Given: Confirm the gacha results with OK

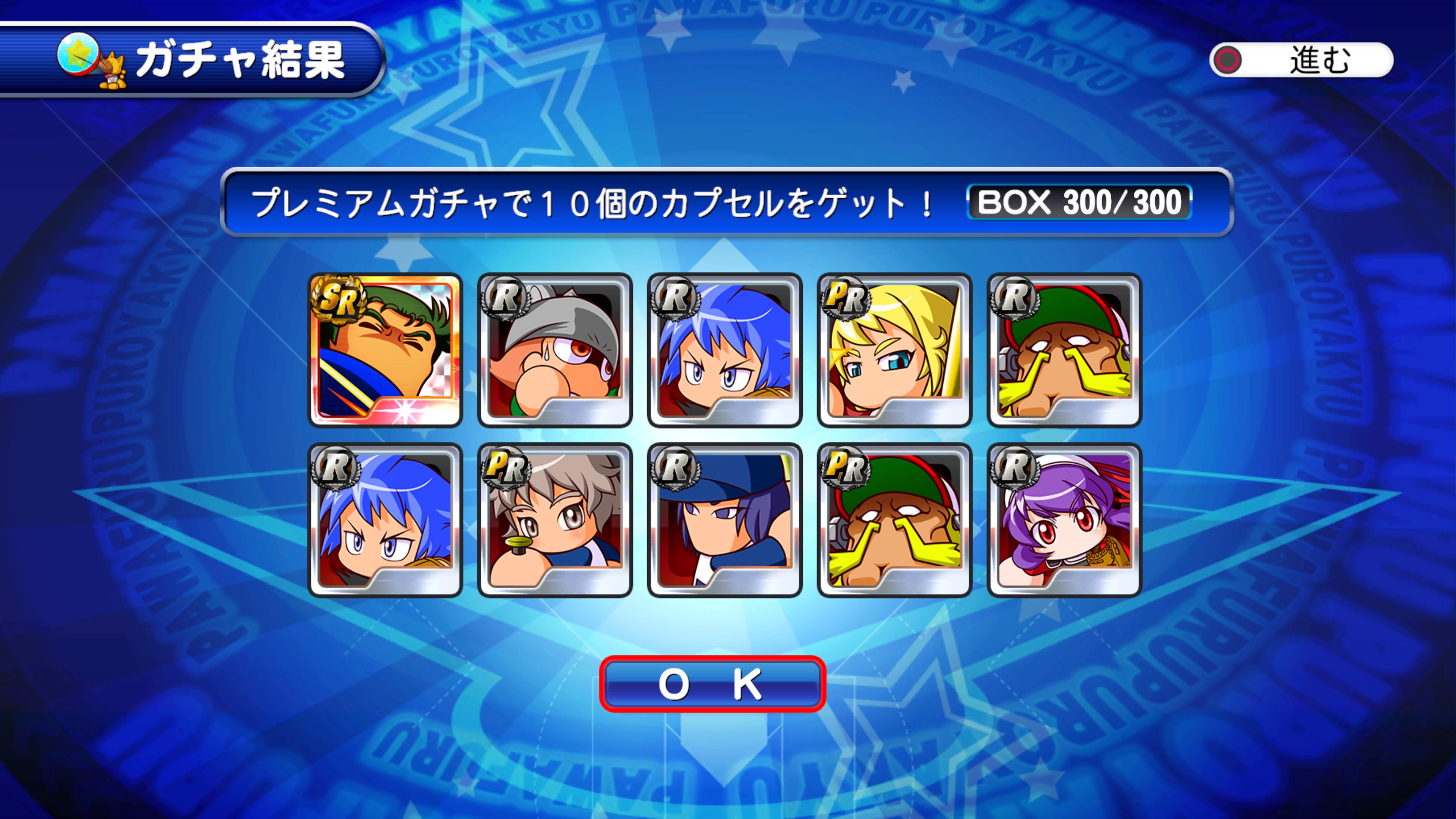Looking at the screenshot, I should tap(712, 684).
